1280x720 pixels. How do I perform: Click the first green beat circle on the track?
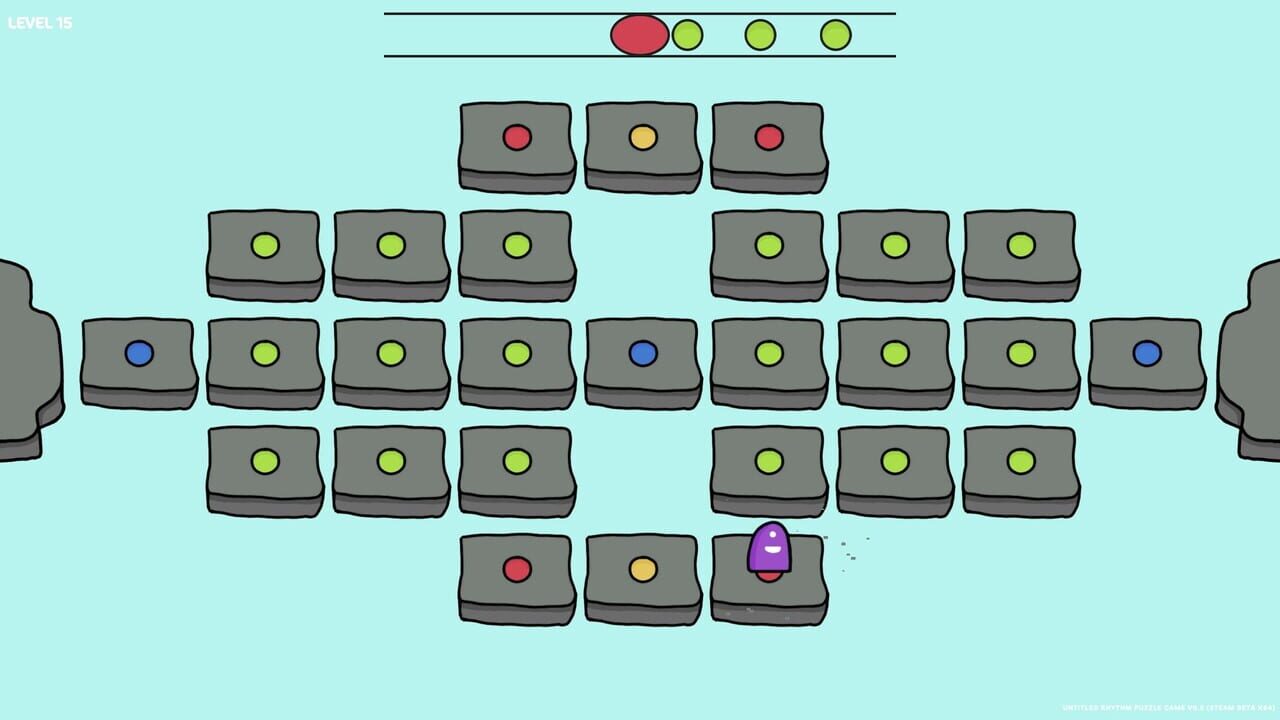690,35
